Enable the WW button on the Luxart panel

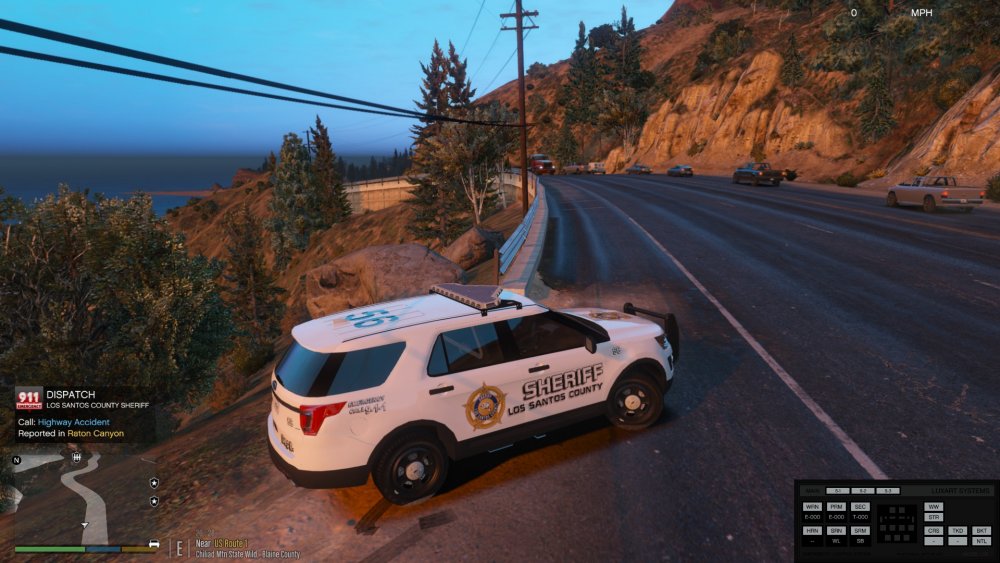(x=934, y=507)
